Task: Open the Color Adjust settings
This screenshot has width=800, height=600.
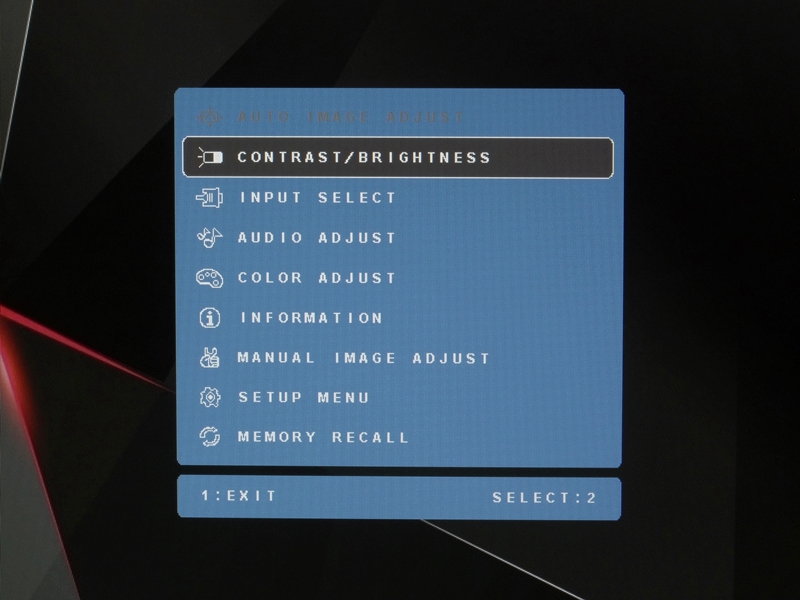Action: [x=317, y=278]
